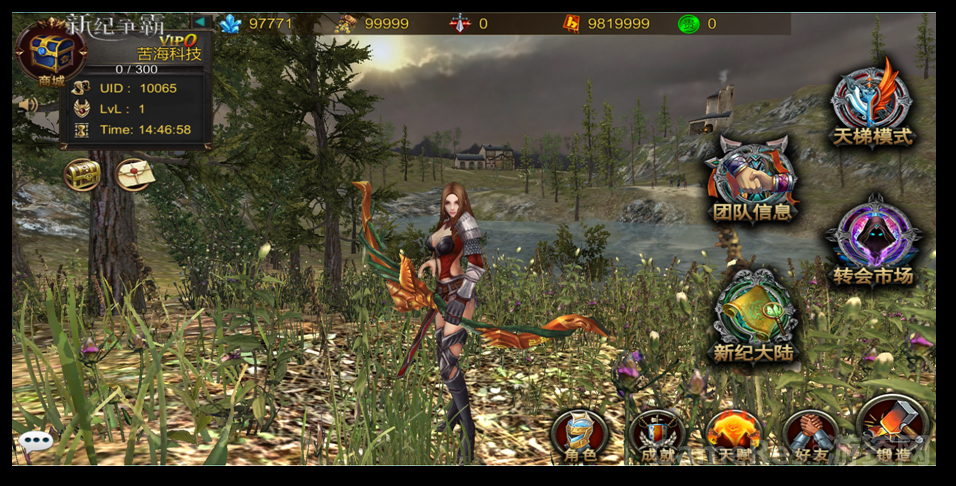This screenshot has width=956, height=486.
Task: Open the golden treasure chest icon
Action: [82, 175]
